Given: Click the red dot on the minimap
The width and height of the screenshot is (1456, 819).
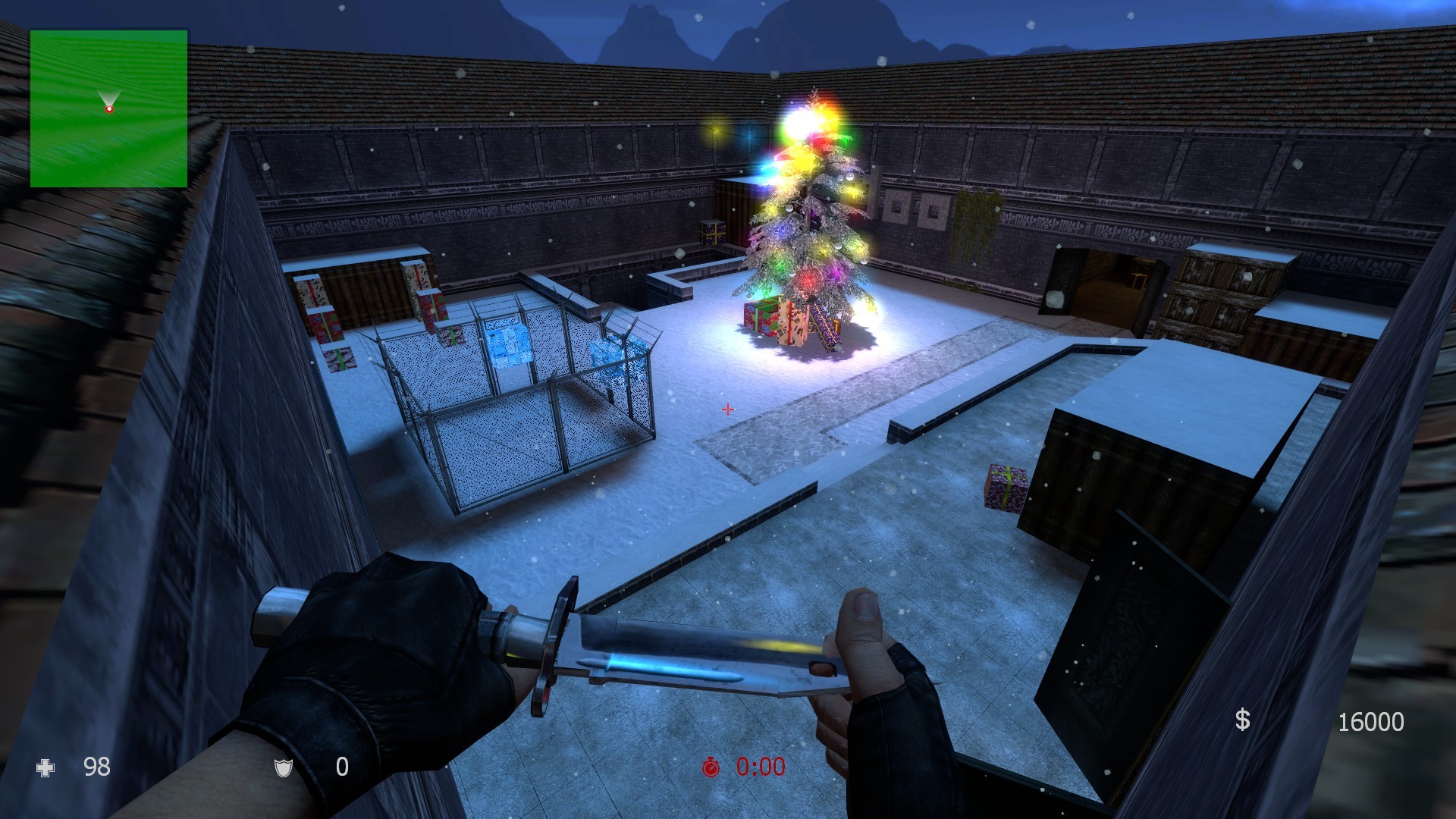Looking at the screenshot, I should 110,108.
